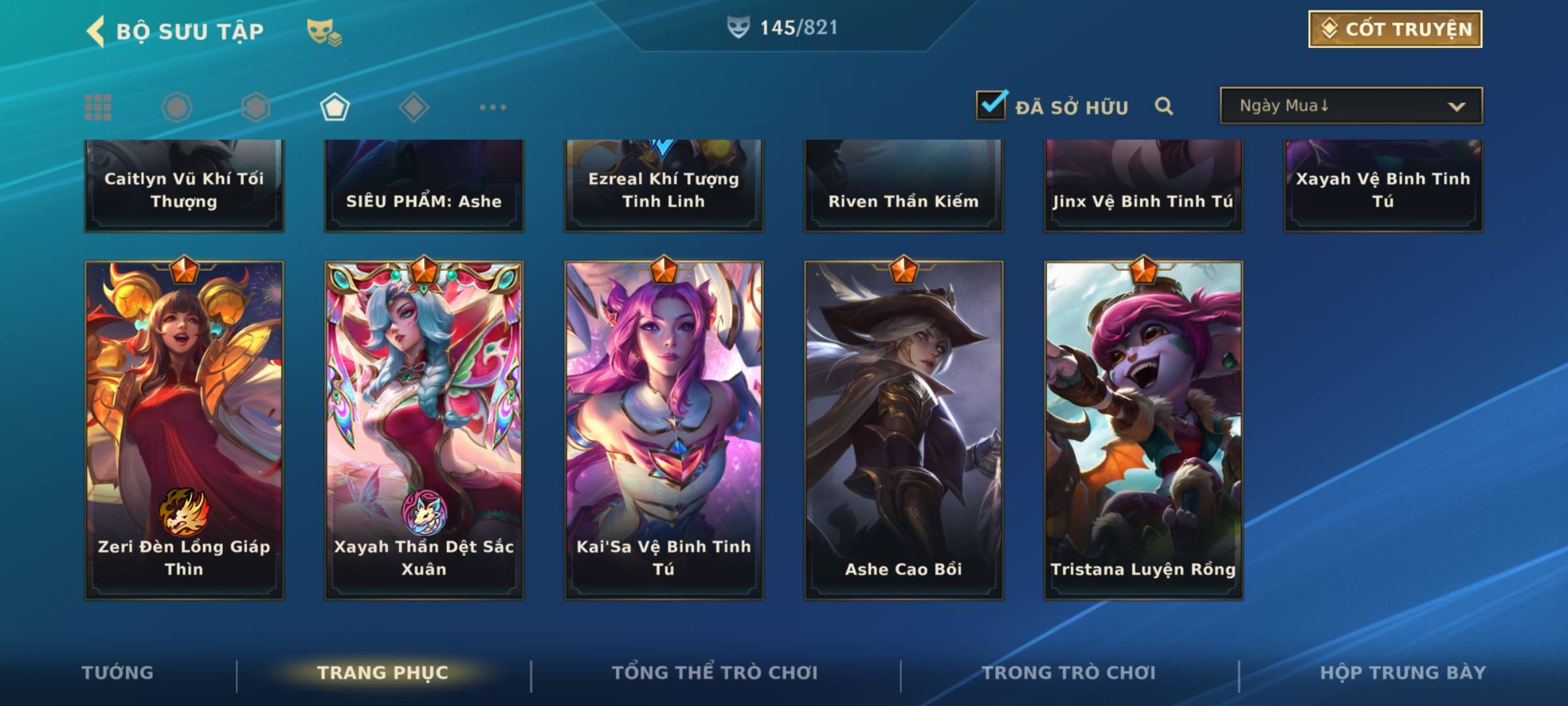Open Riven Thần Kiếm skin card
This screenshot has width=1568, height=706.
[904, 186]
